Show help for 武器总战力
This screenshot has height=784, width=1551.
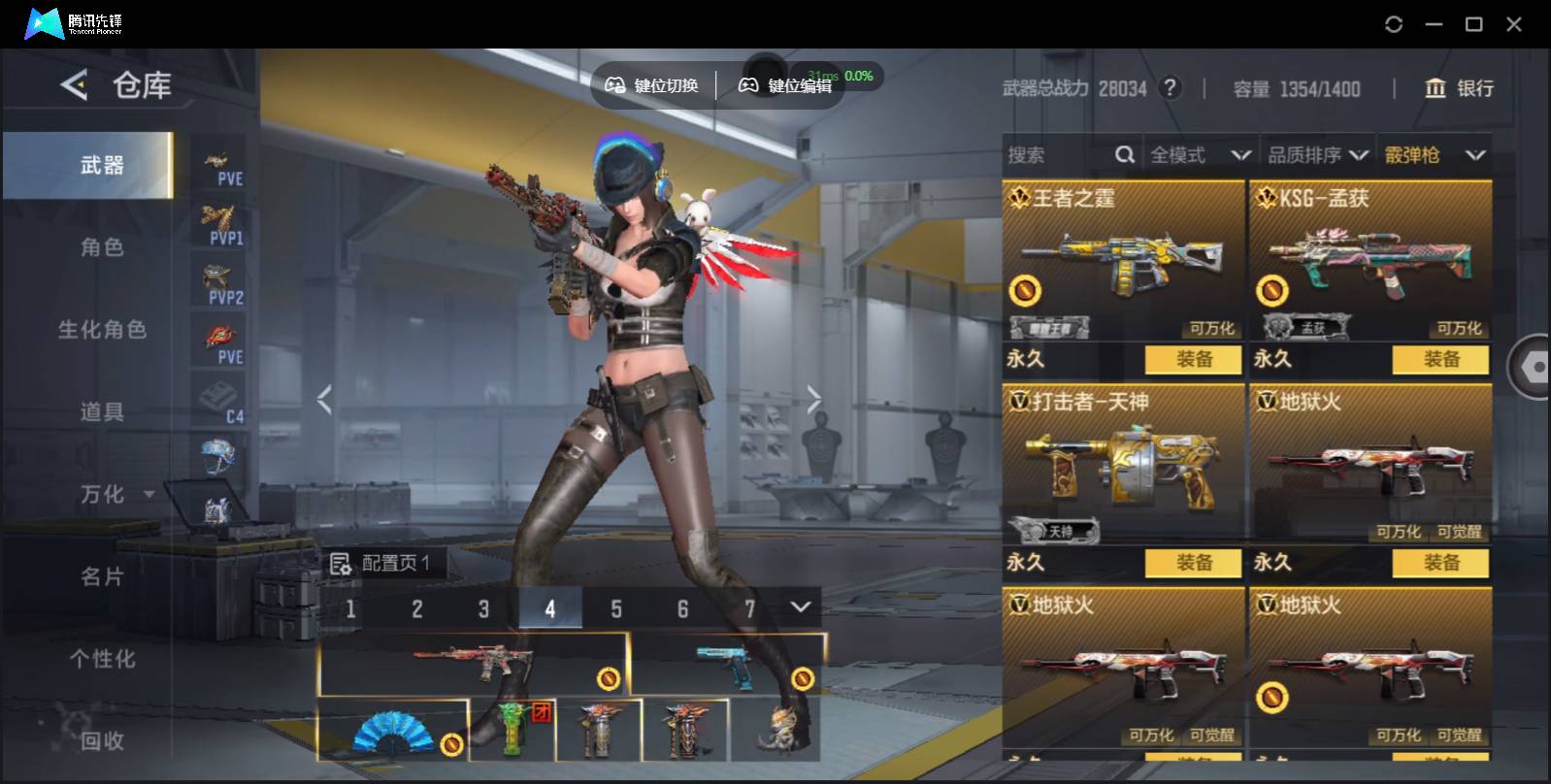point(1171,88)
